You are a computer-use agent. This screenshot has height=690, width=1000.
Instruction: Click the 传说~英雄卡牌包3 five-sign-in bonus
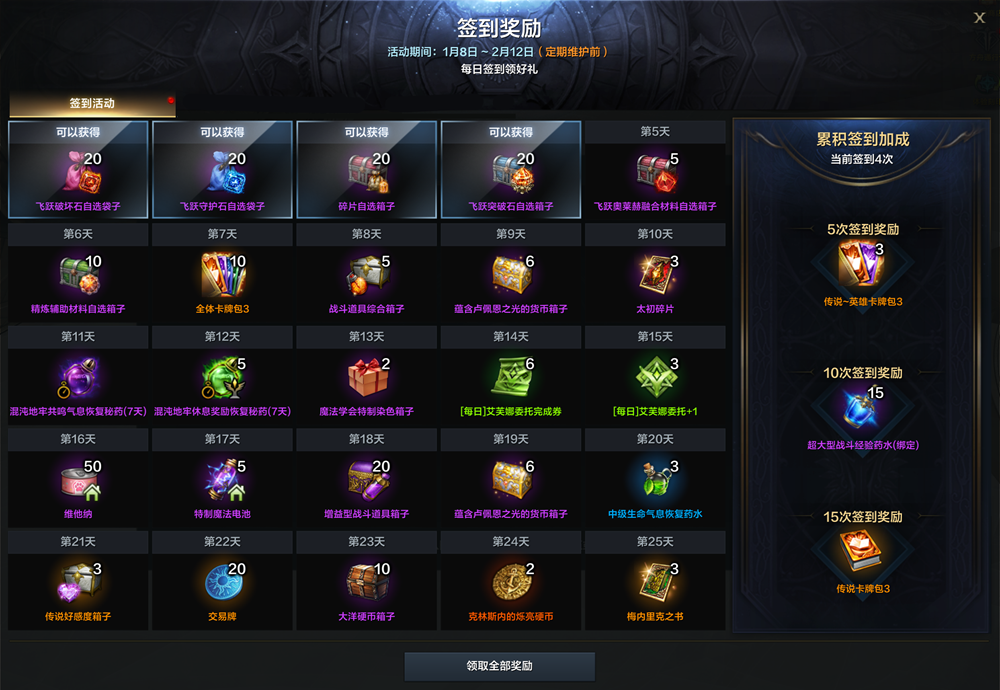coord(863,266)
